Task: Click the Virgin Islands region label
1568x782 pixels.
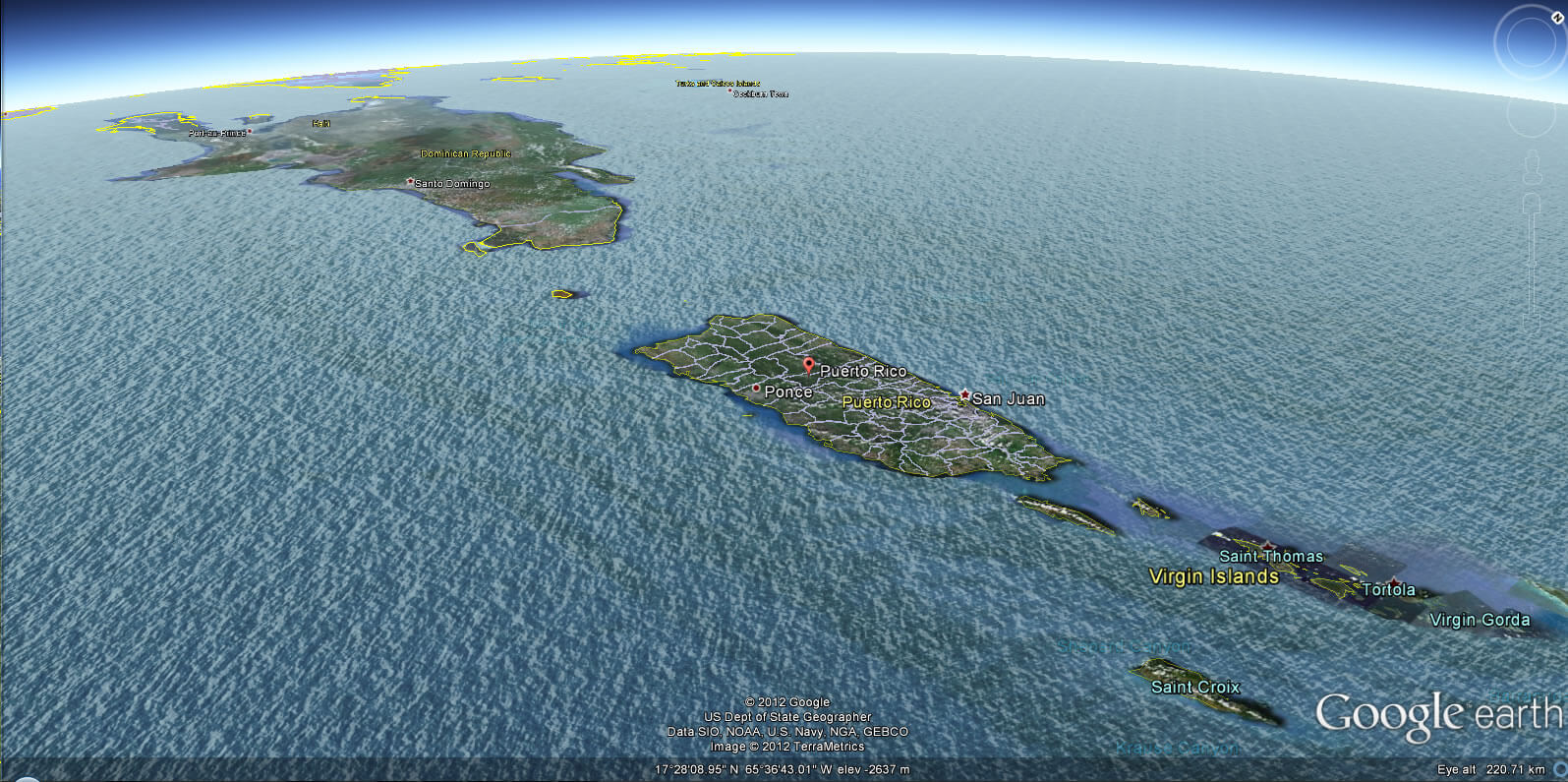Action: [1214, 576]
